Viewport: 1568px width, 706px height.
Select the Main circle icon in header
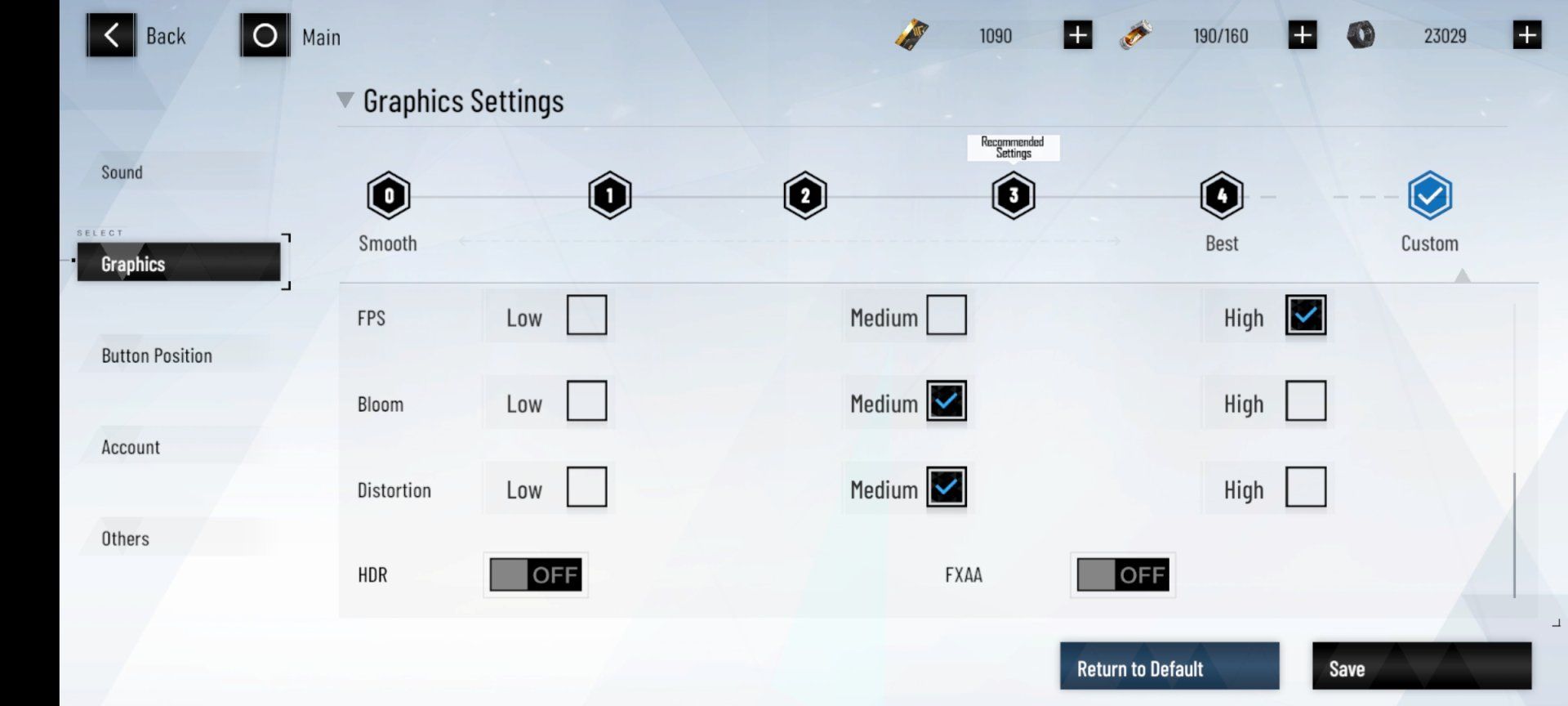tap(264, 35)
